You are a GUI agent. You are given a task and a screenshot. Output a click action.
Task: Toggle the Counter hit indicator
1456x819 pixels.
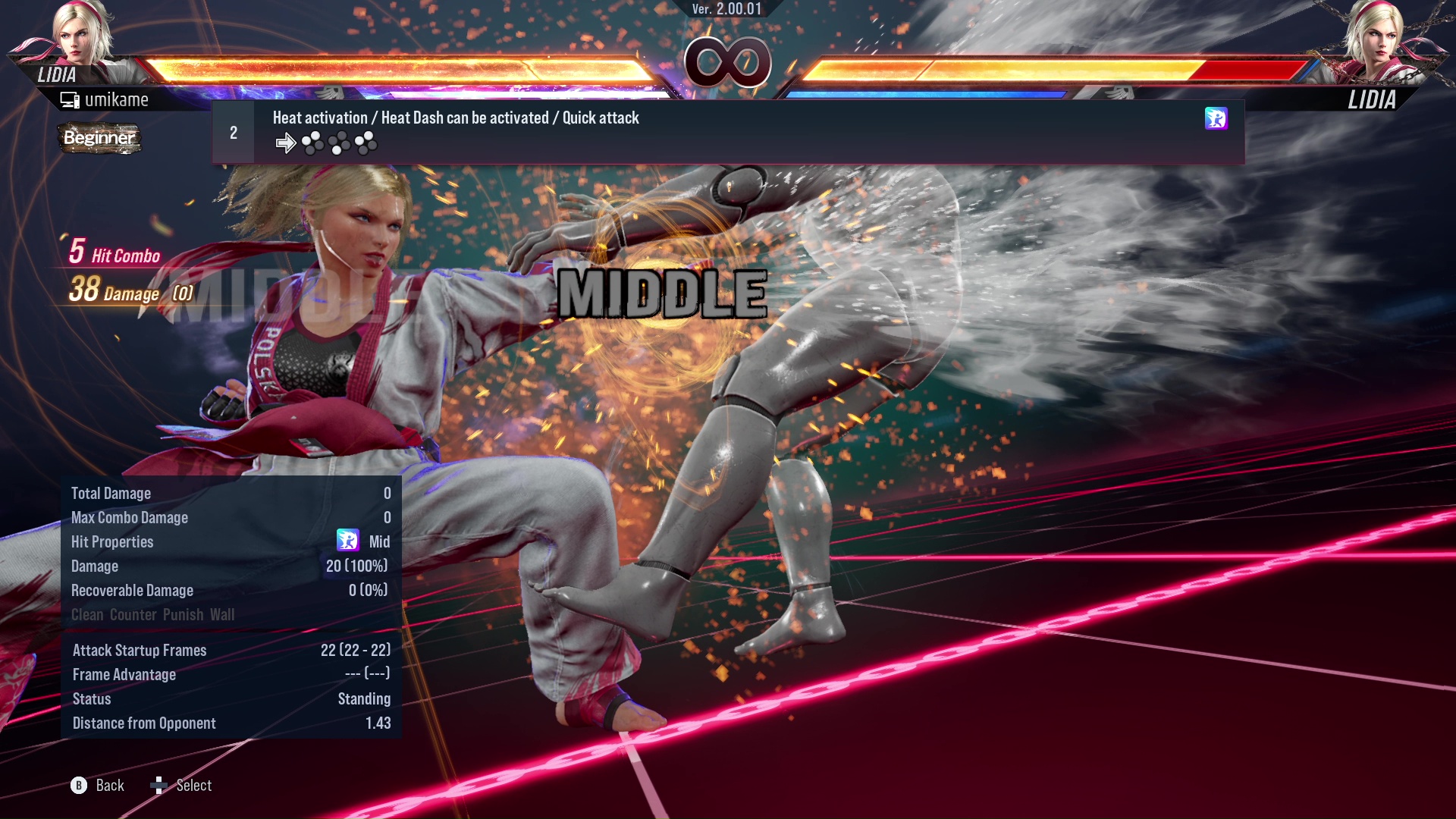(134, 615)
